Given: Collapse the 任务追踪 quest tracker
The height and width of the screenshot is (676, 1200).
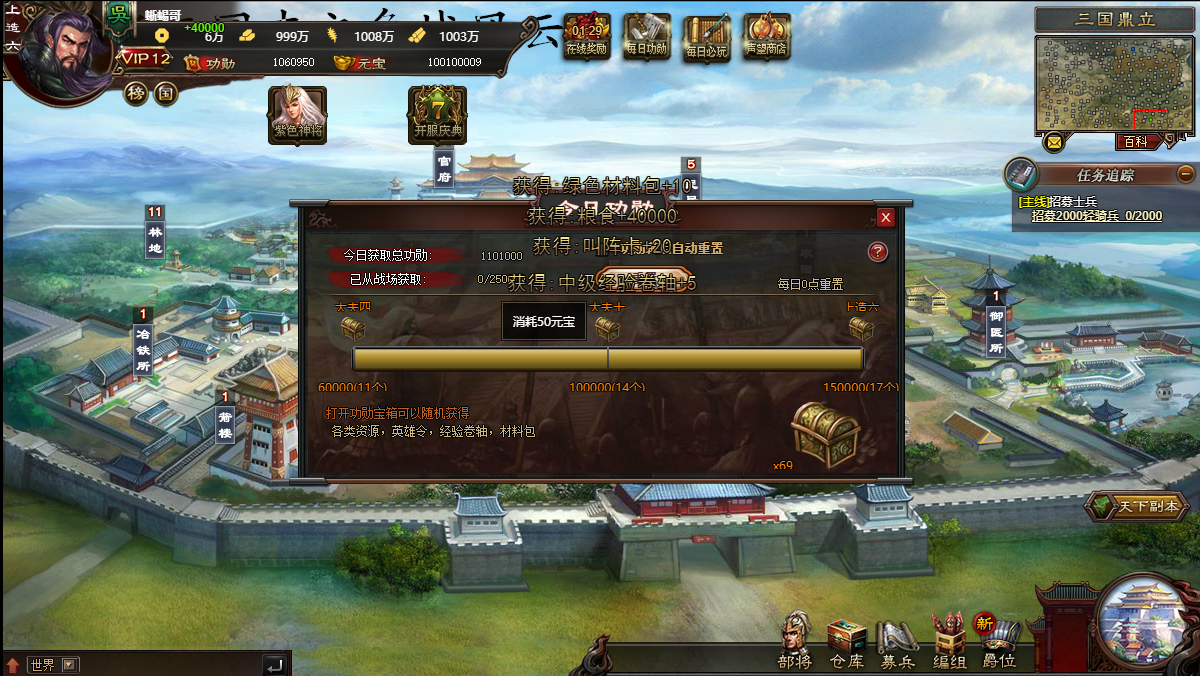Looking at the screenshot, I should [x=1186, y=173].
